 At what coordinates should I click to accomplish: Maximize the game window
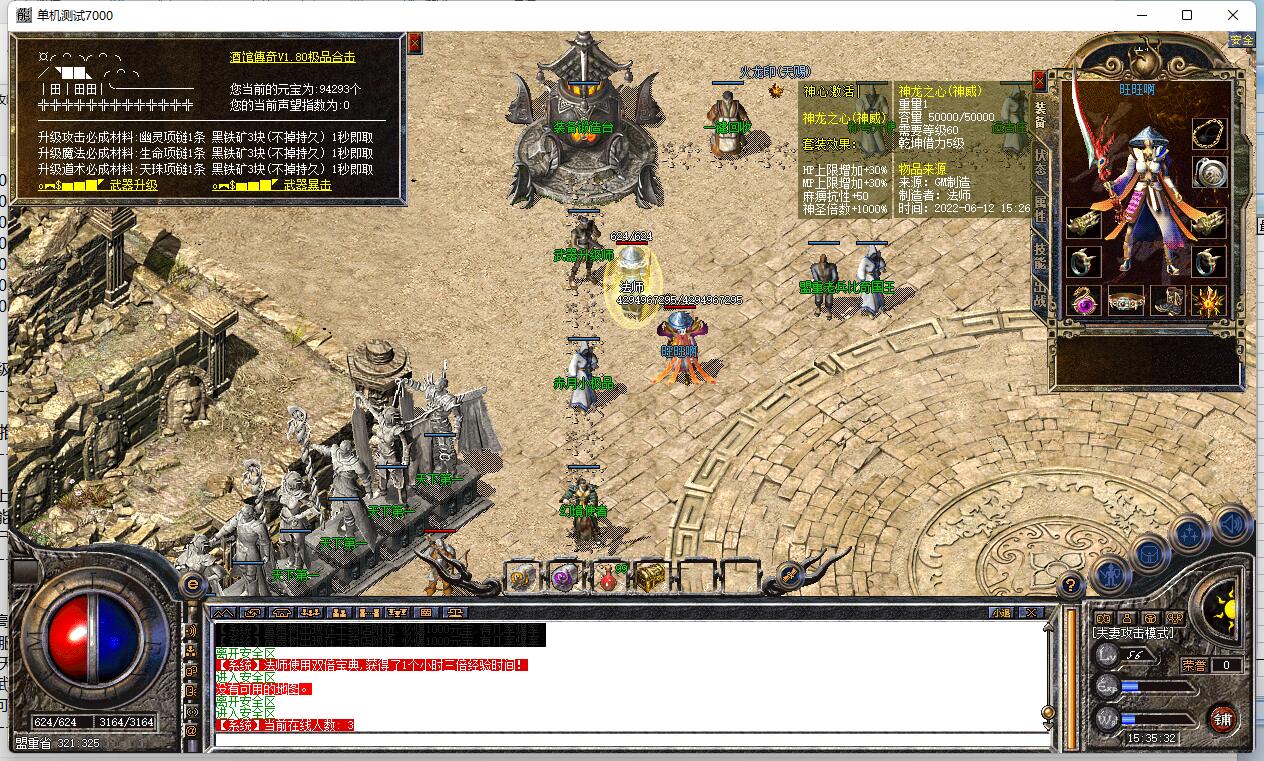click(x=1187, y=15)
